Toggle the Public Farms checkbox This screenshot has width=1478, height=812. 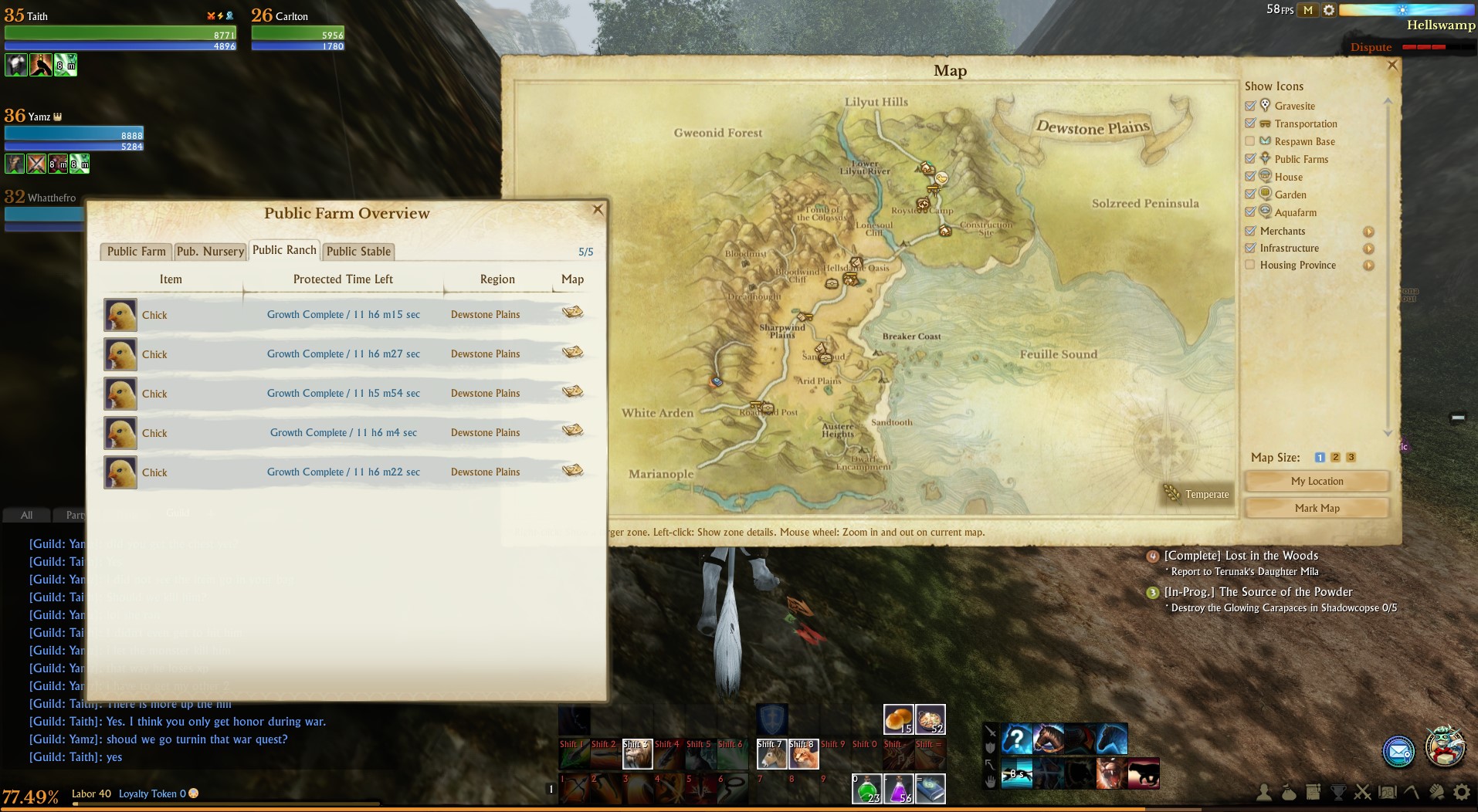(1250, 159)
